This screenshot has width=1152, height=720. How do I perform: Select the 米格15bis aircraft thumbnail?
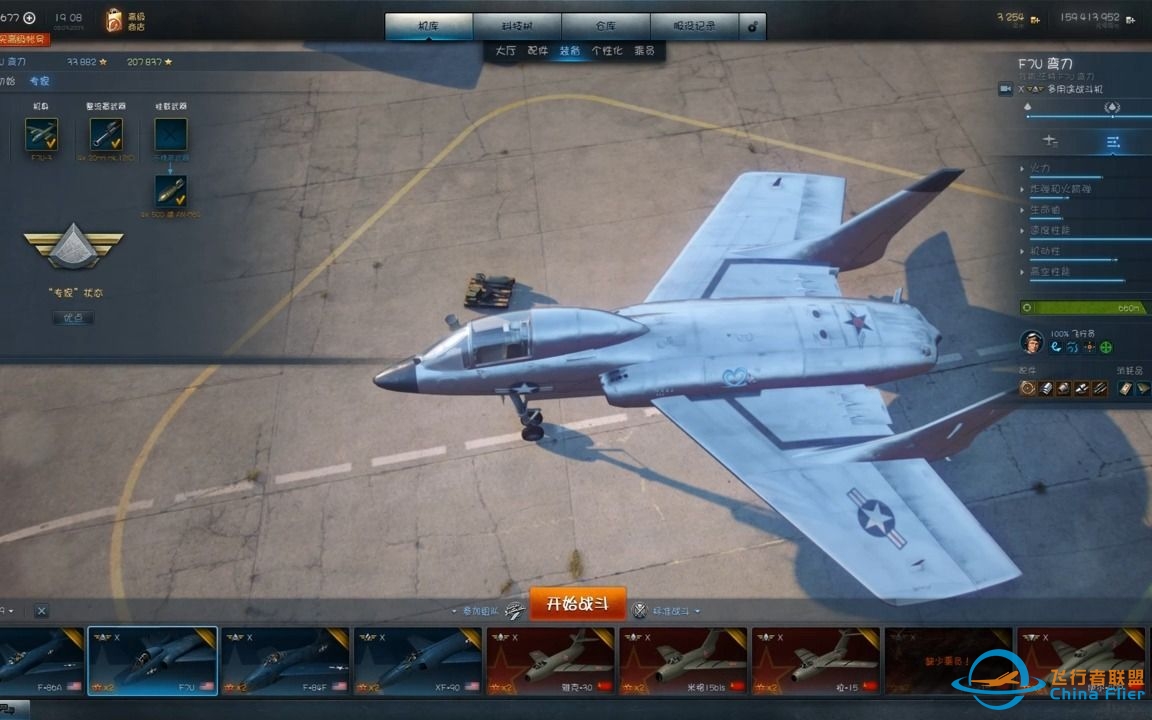(683, 661)
